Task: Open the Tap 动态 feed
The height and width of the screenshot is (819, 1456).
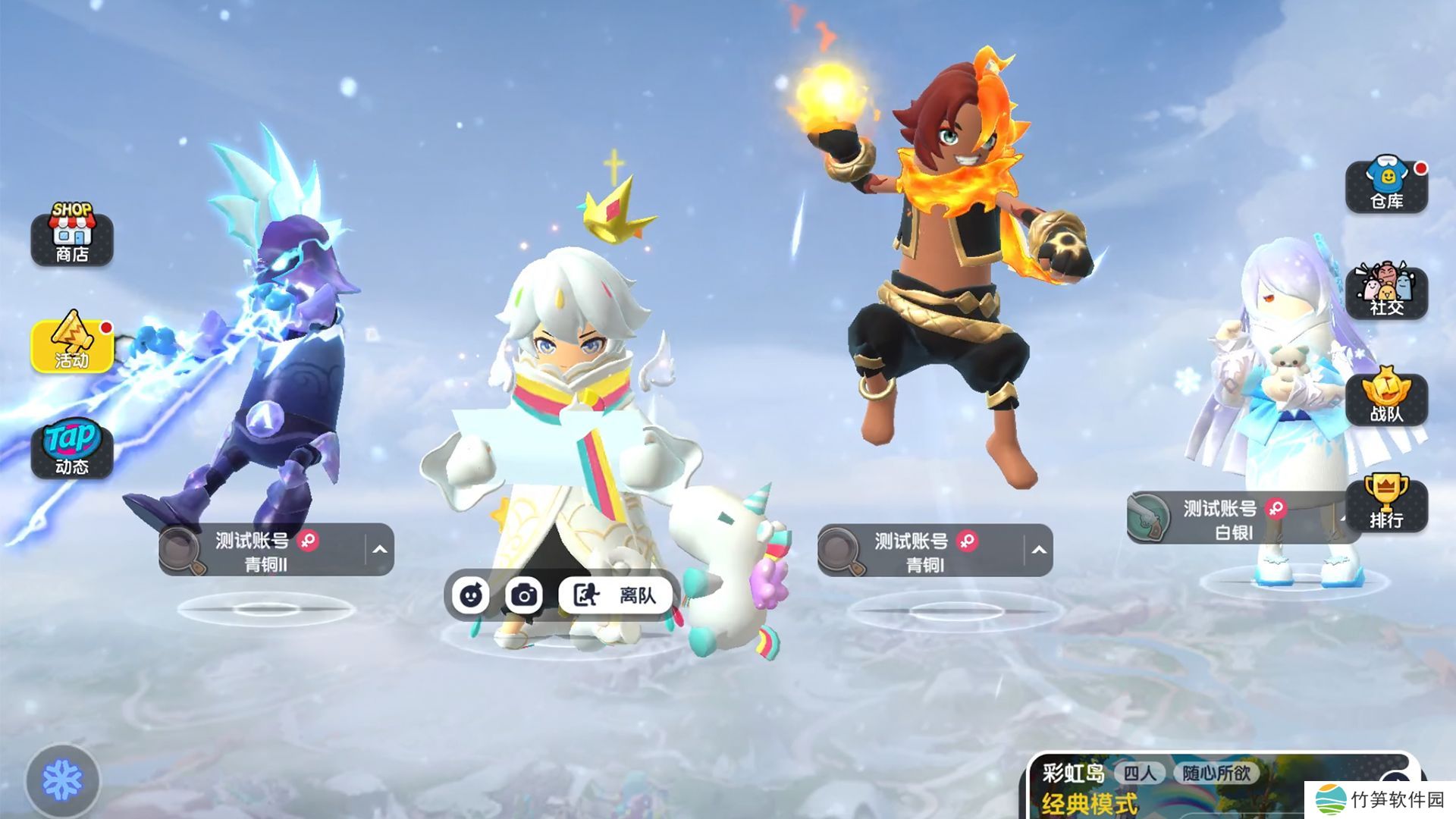Action: pos(72,449)
